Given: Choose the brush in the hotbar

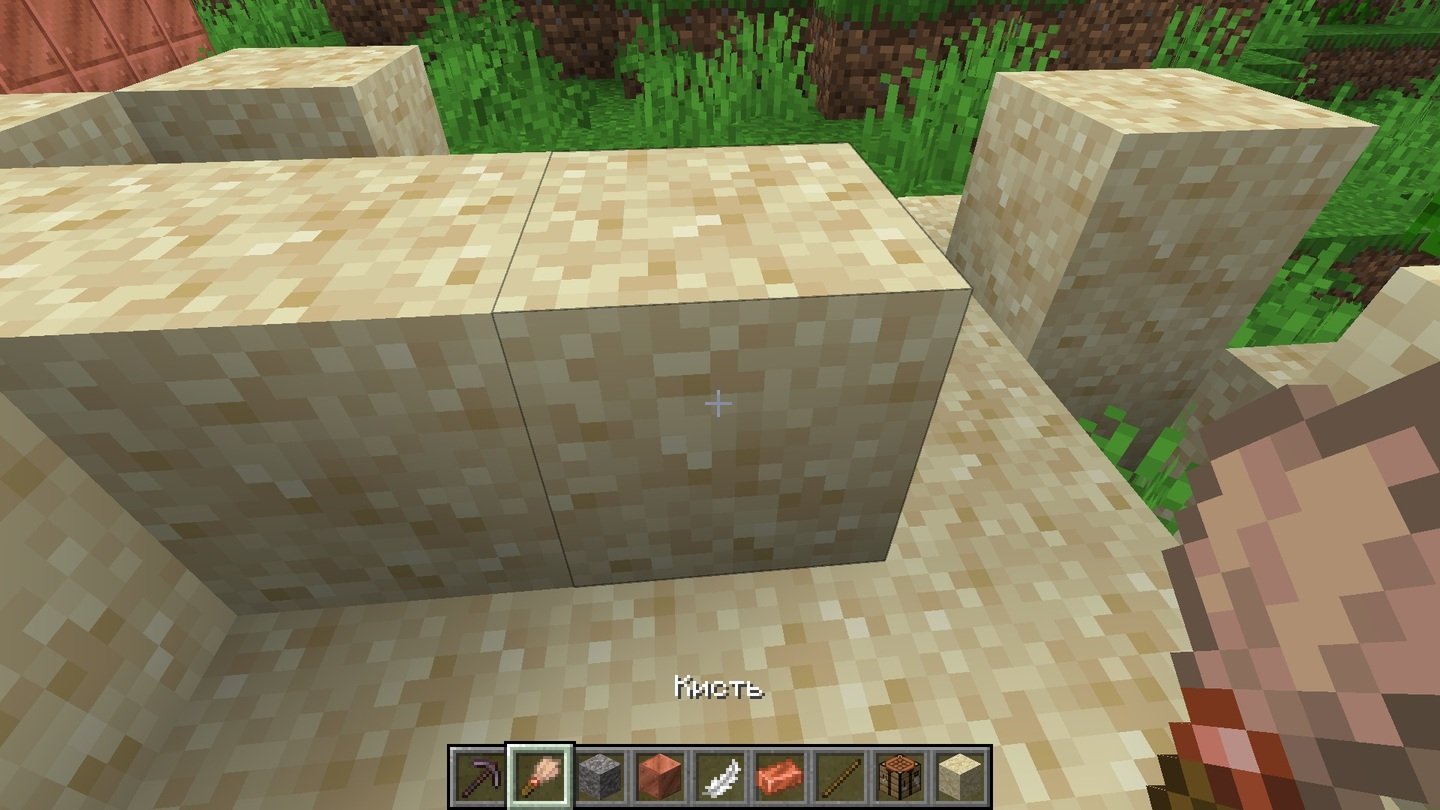Looking at the screenshot, I should [540, 774].
